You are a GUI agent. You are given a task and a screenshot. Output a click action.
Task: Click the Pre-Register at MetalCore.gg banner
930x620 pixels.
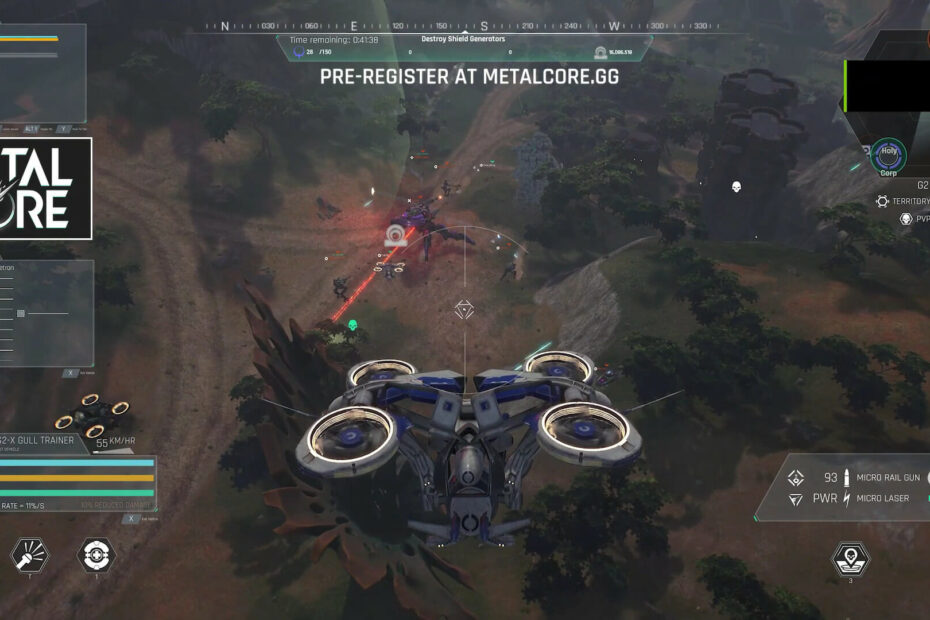pos(469,76)
